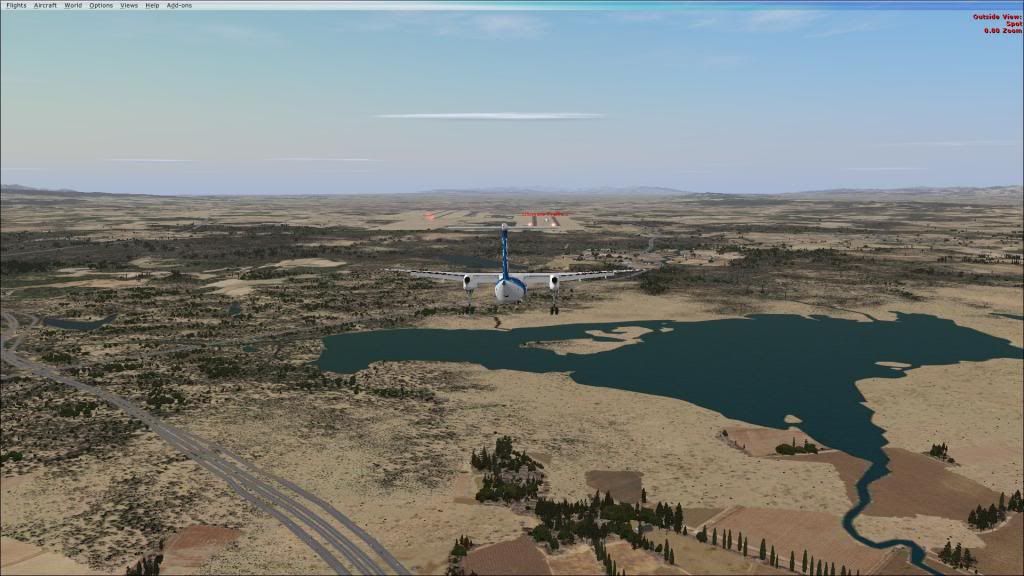The height and width of the screenshot is (576, 1024).
Task: Open the Help menu
Action: pyautogui.click(x=152, y=5)
